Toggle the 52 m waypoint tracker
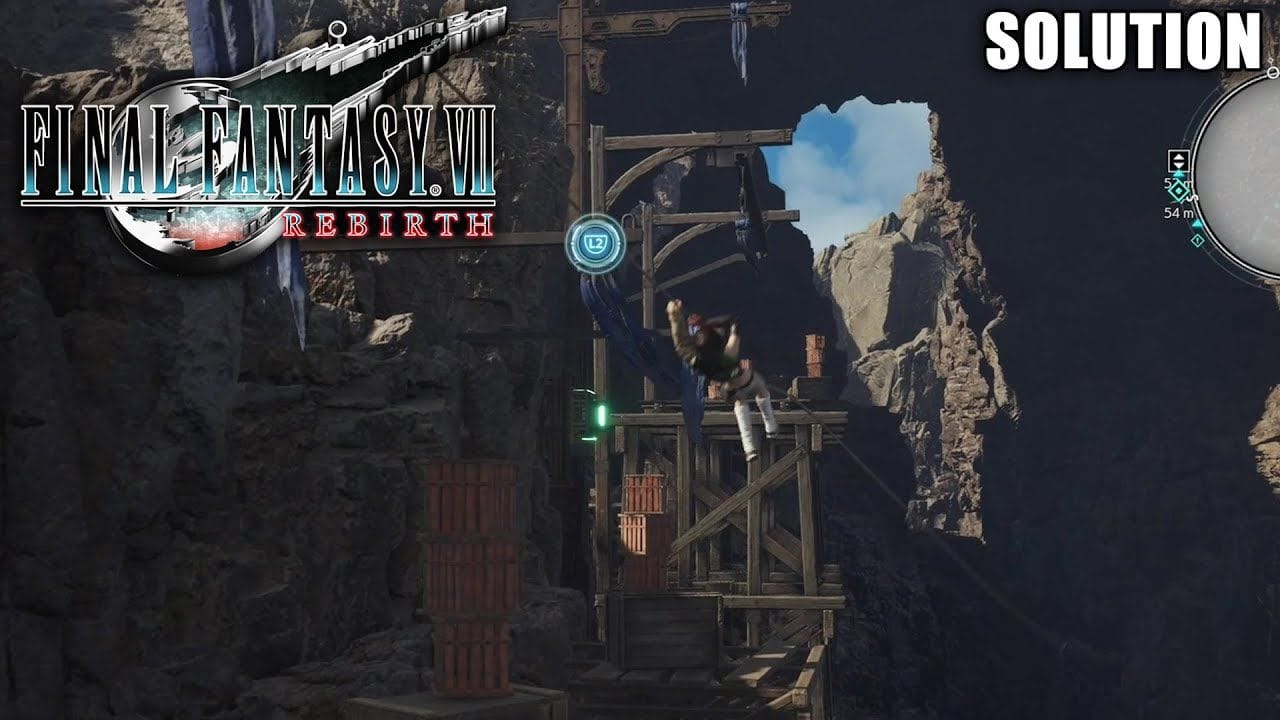 coord(1177,182)
